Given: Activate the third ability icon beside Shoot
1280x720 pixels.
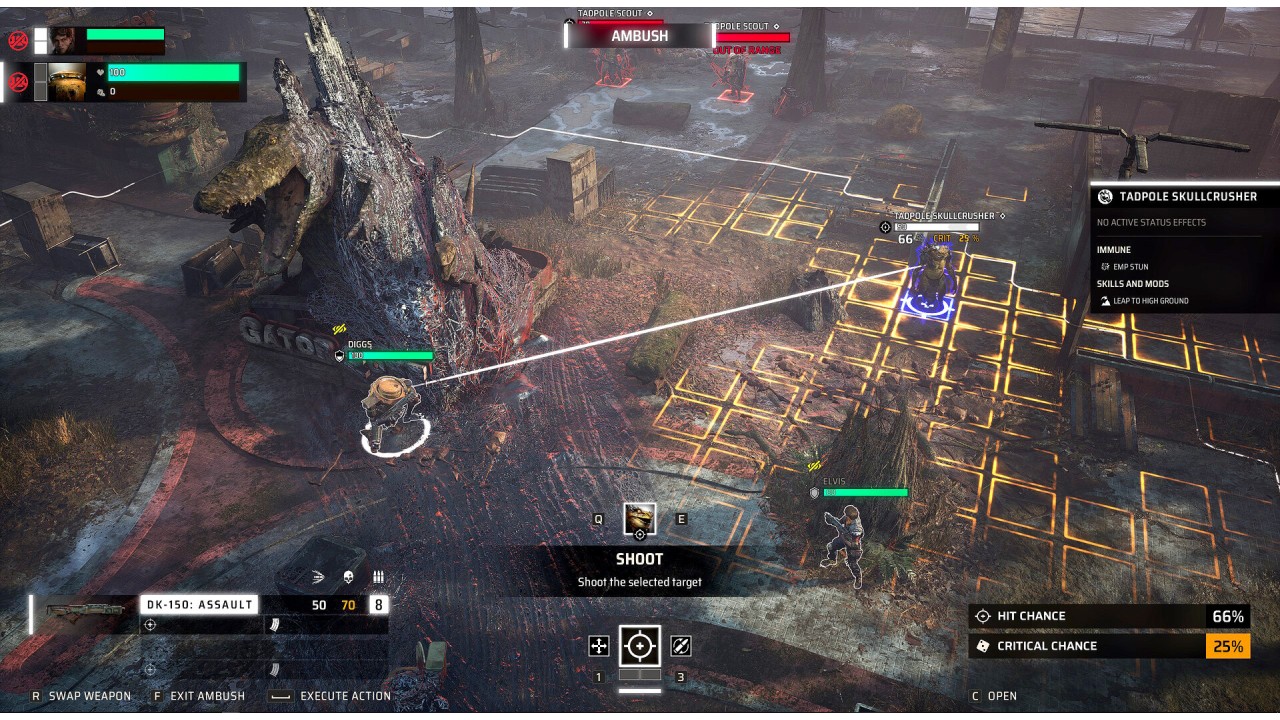Looking at the screenshot, I should point(681,646).
